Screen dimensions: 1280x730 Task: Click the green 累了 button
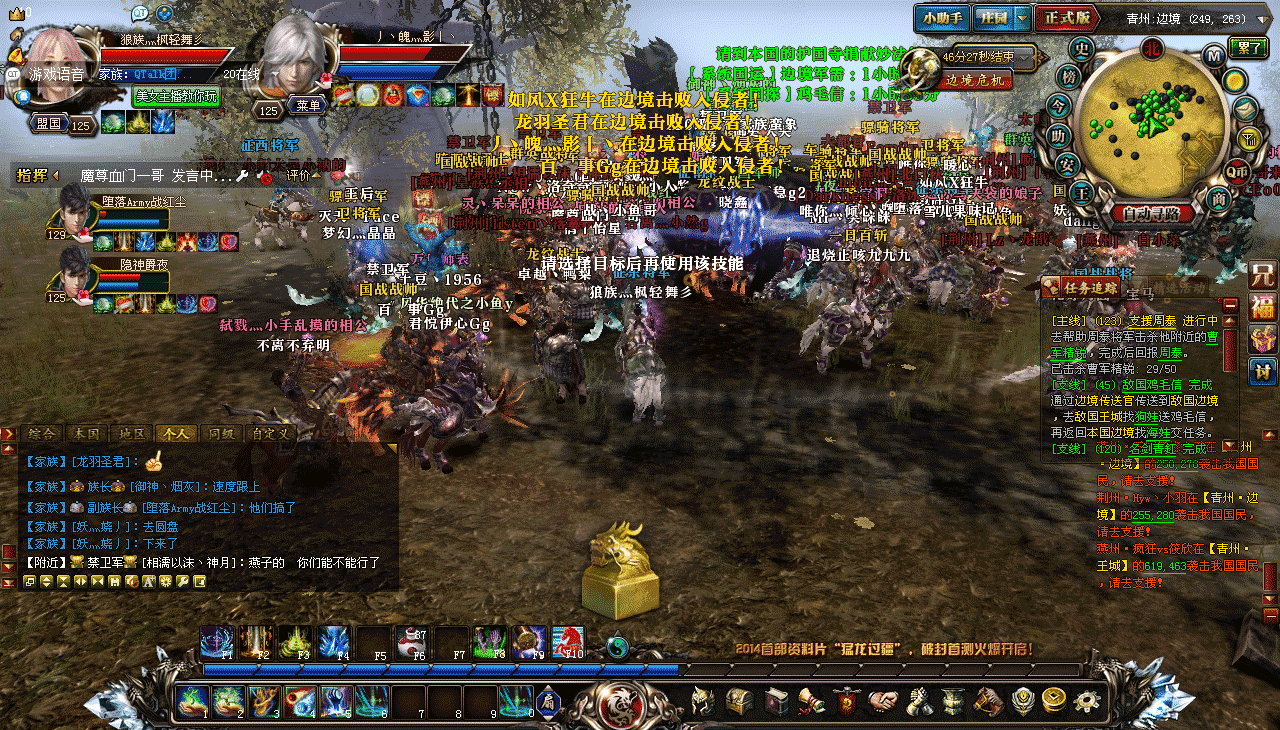(1246, 47)
